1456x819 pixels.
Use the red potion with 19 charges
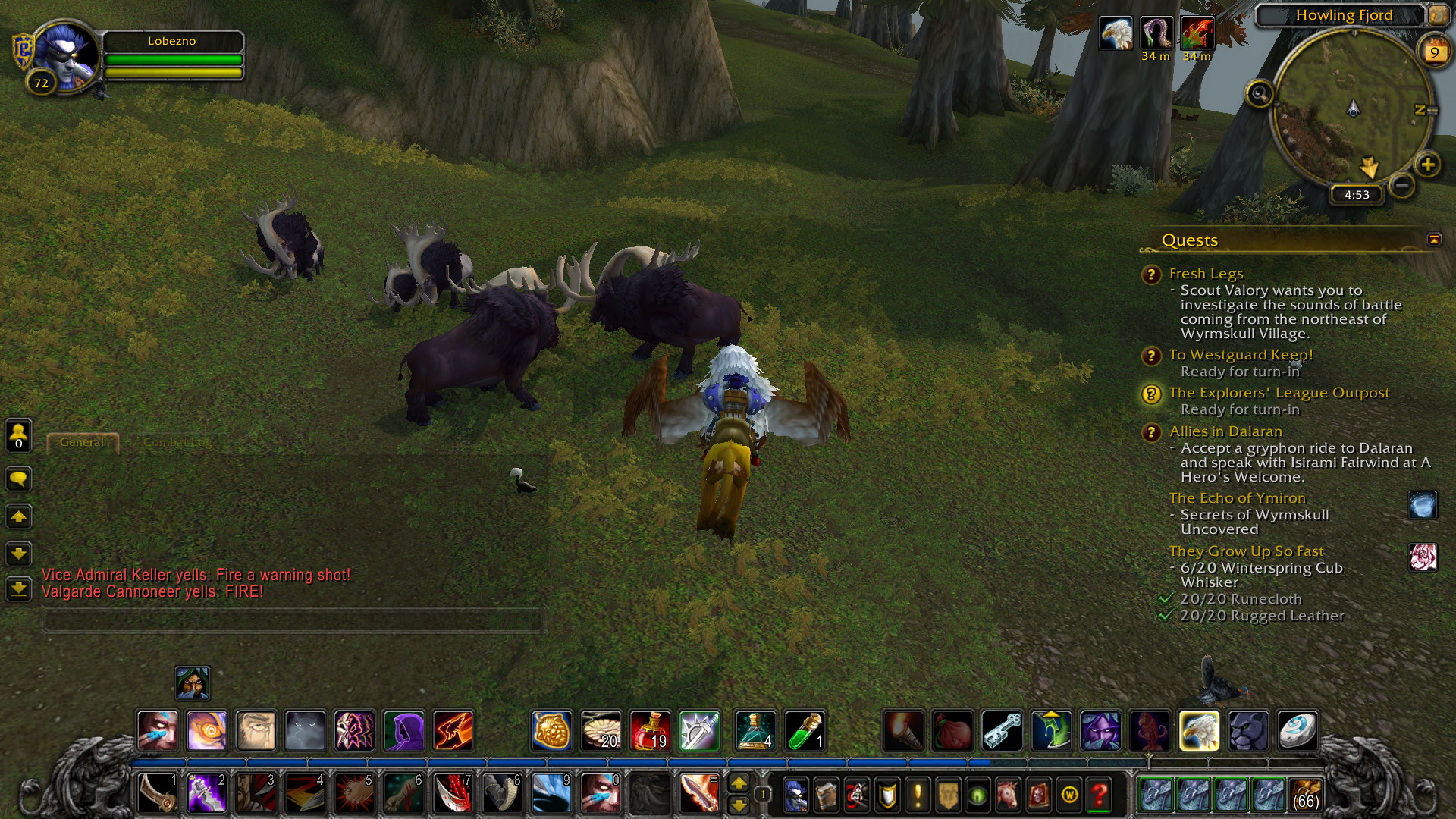[x=650, y=731]
